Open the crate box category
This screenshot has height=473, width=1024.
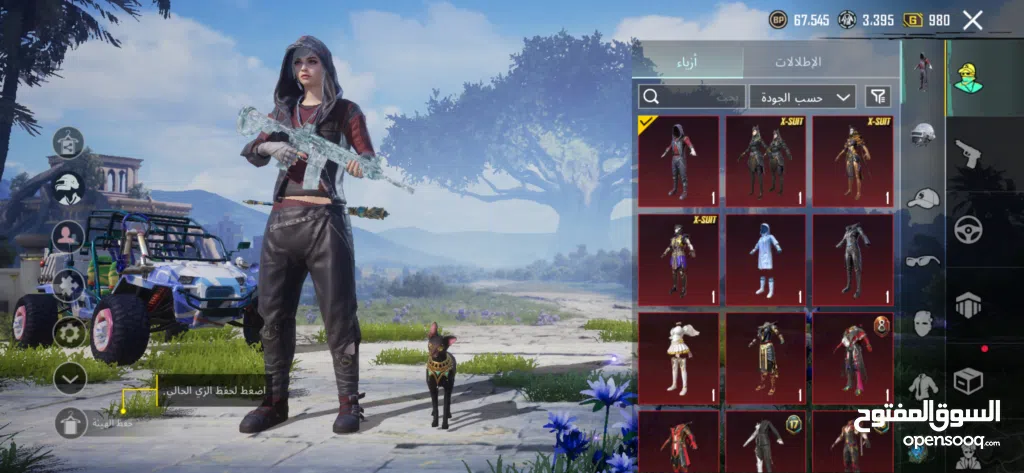(x=967, y=381)
